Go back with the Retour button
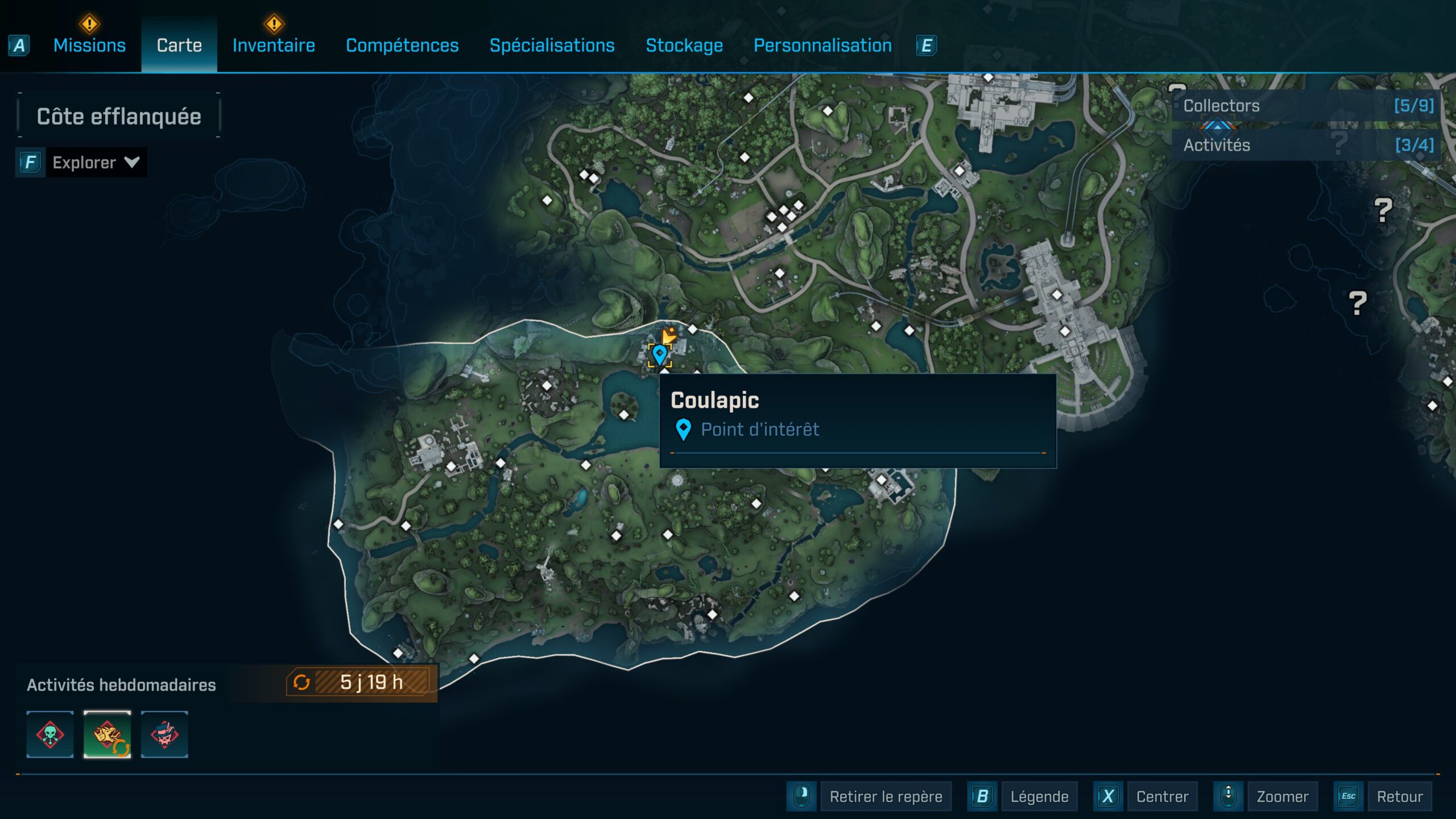Screen dimensions: 1456x819 pos(1399,796)
